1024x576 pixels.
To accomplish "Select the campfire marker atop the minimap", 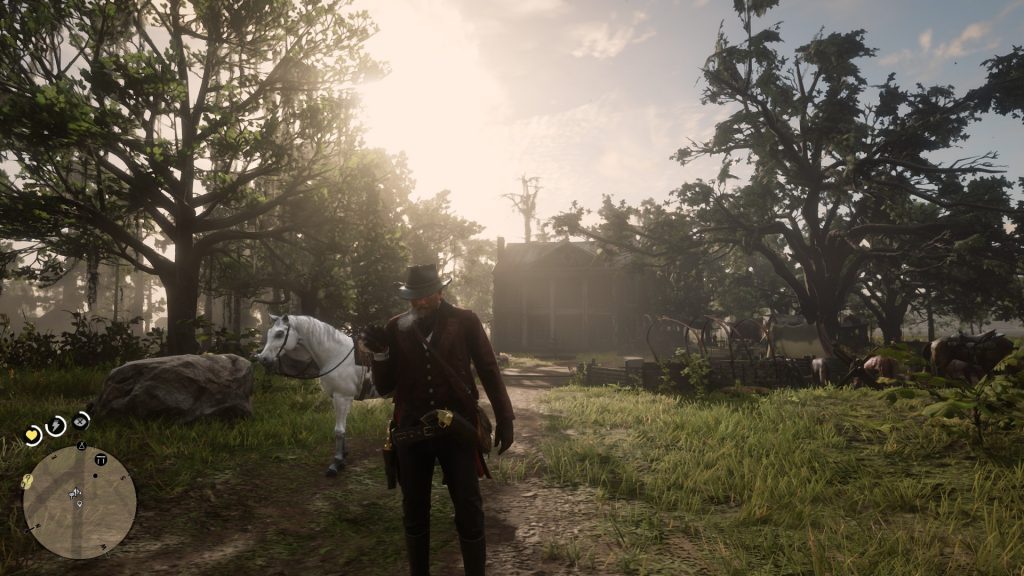I will tap(80, 444).
